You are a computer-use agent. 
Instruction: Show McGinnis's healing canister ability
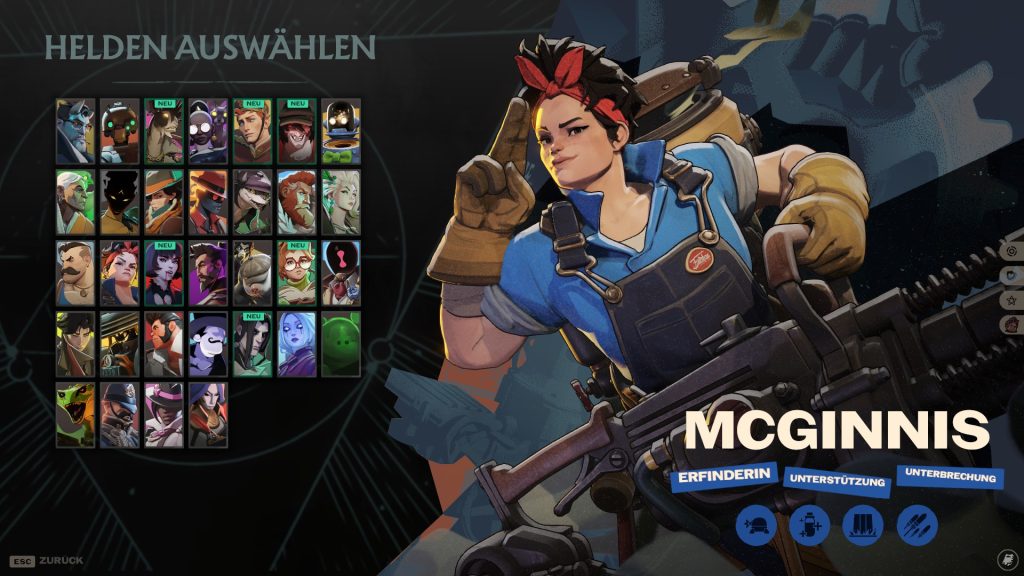809,525
